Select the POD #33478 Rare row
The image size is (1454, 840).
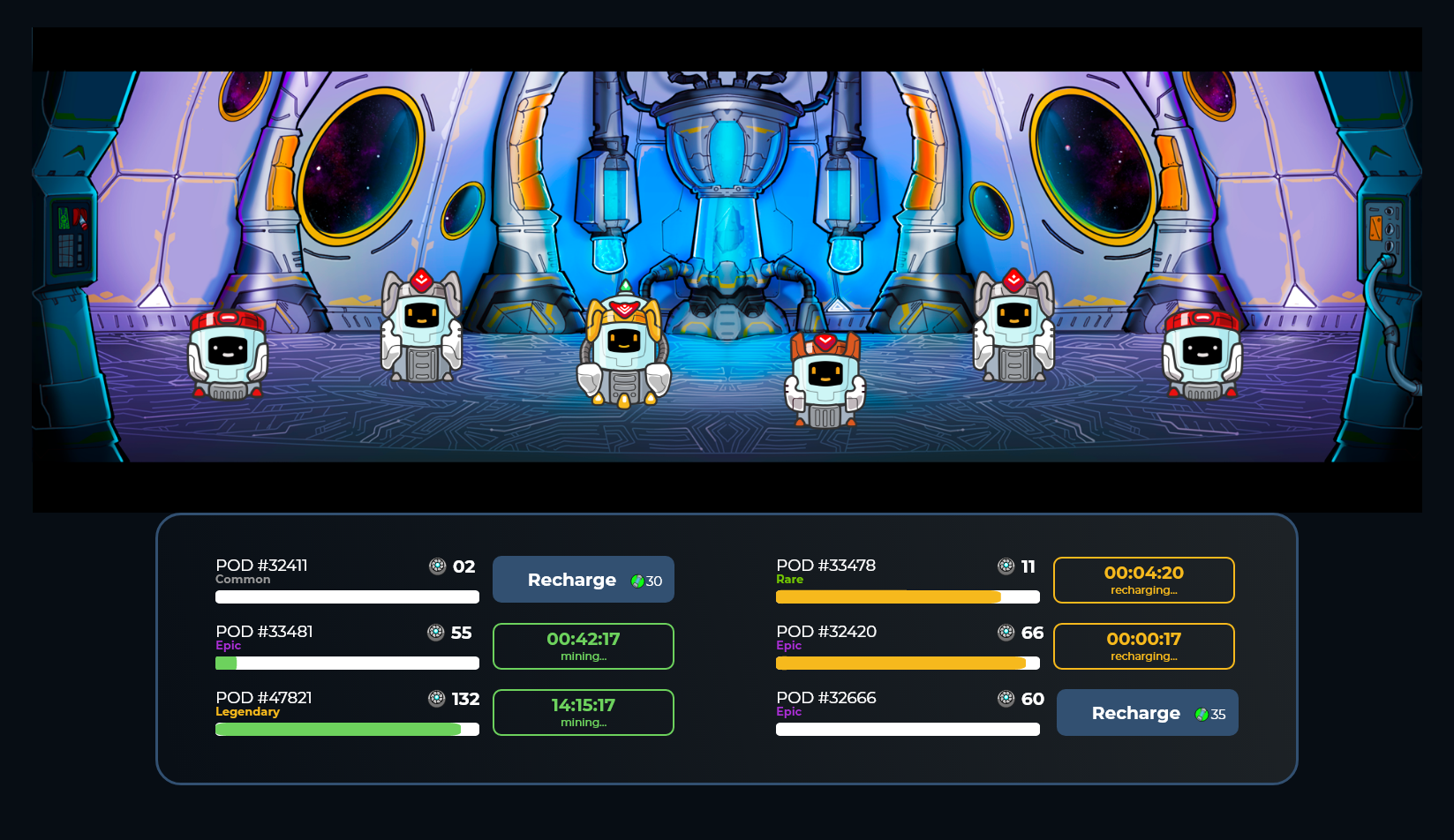coord(908,580)
